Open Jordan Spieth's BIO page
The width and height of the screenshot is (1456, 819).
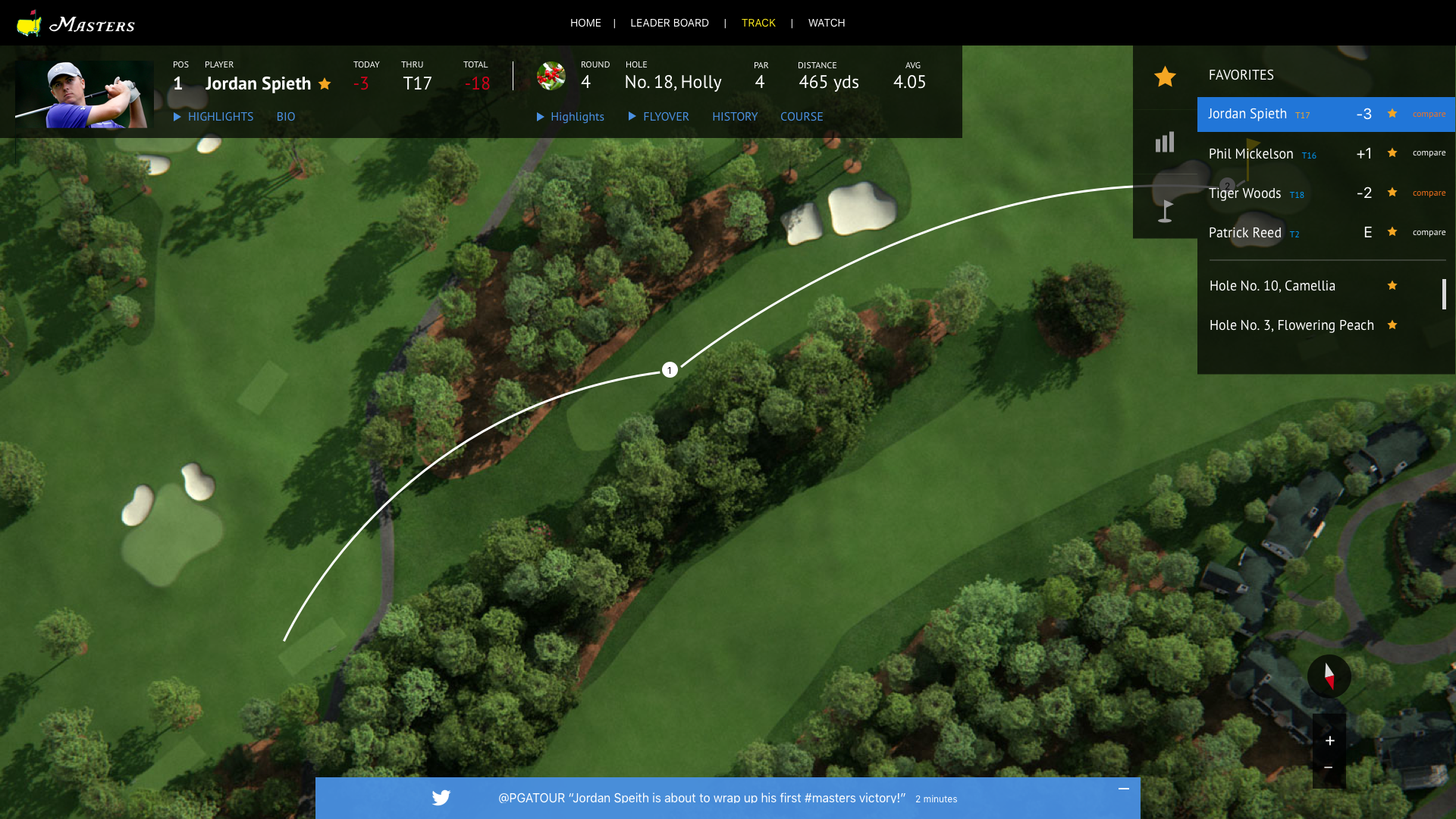286,117
